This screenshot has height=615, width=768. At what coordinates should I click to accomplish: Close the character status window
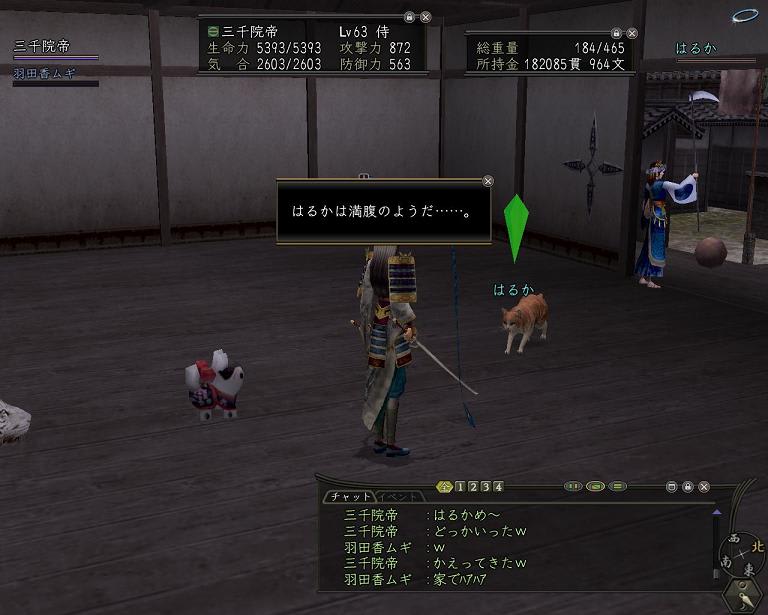[x=426, y=17]
